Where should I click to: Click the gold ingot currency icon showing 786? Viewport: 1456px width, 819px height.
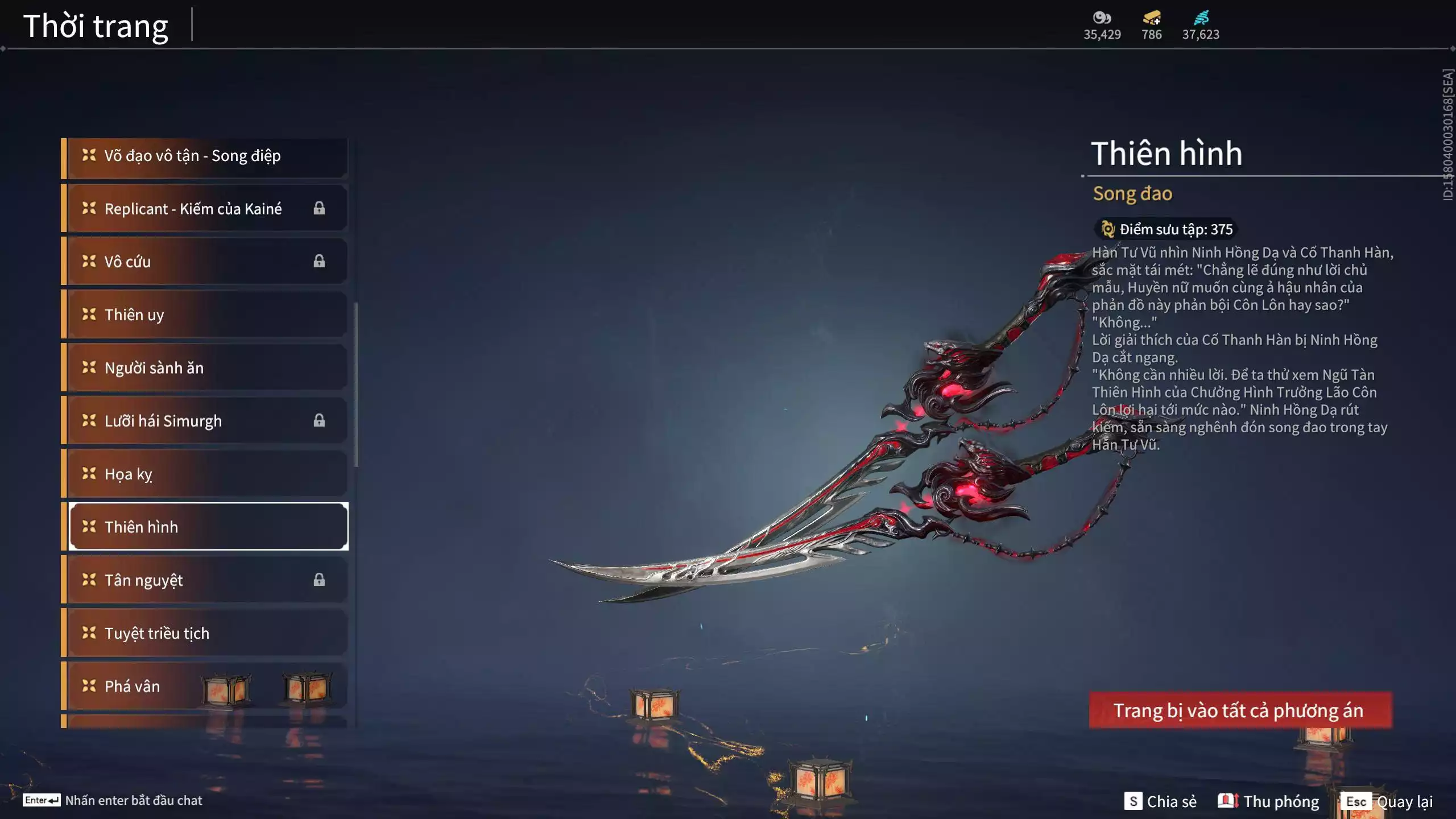pos(1150,18)
